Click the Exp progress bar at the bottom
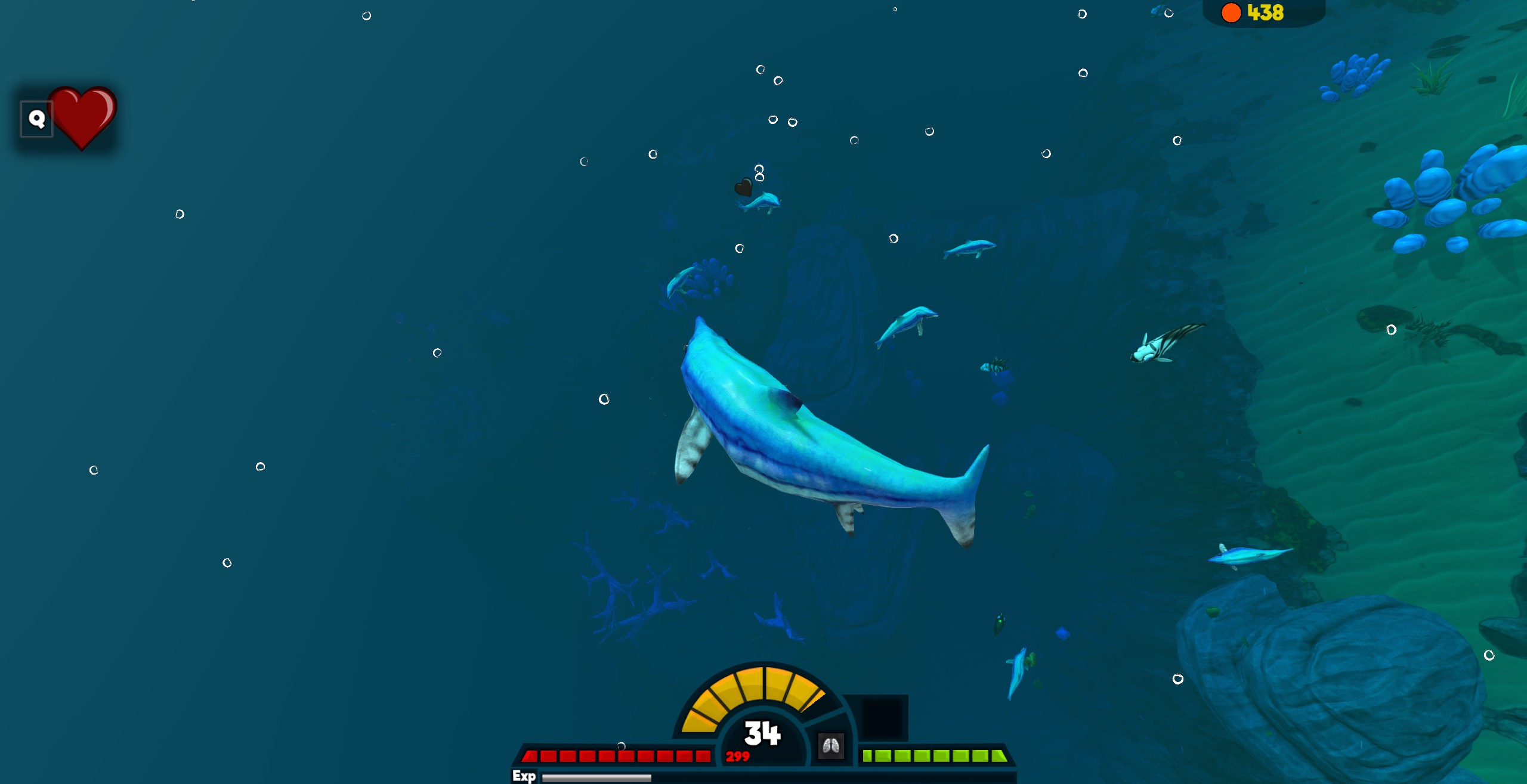 [x=596, y=775]
